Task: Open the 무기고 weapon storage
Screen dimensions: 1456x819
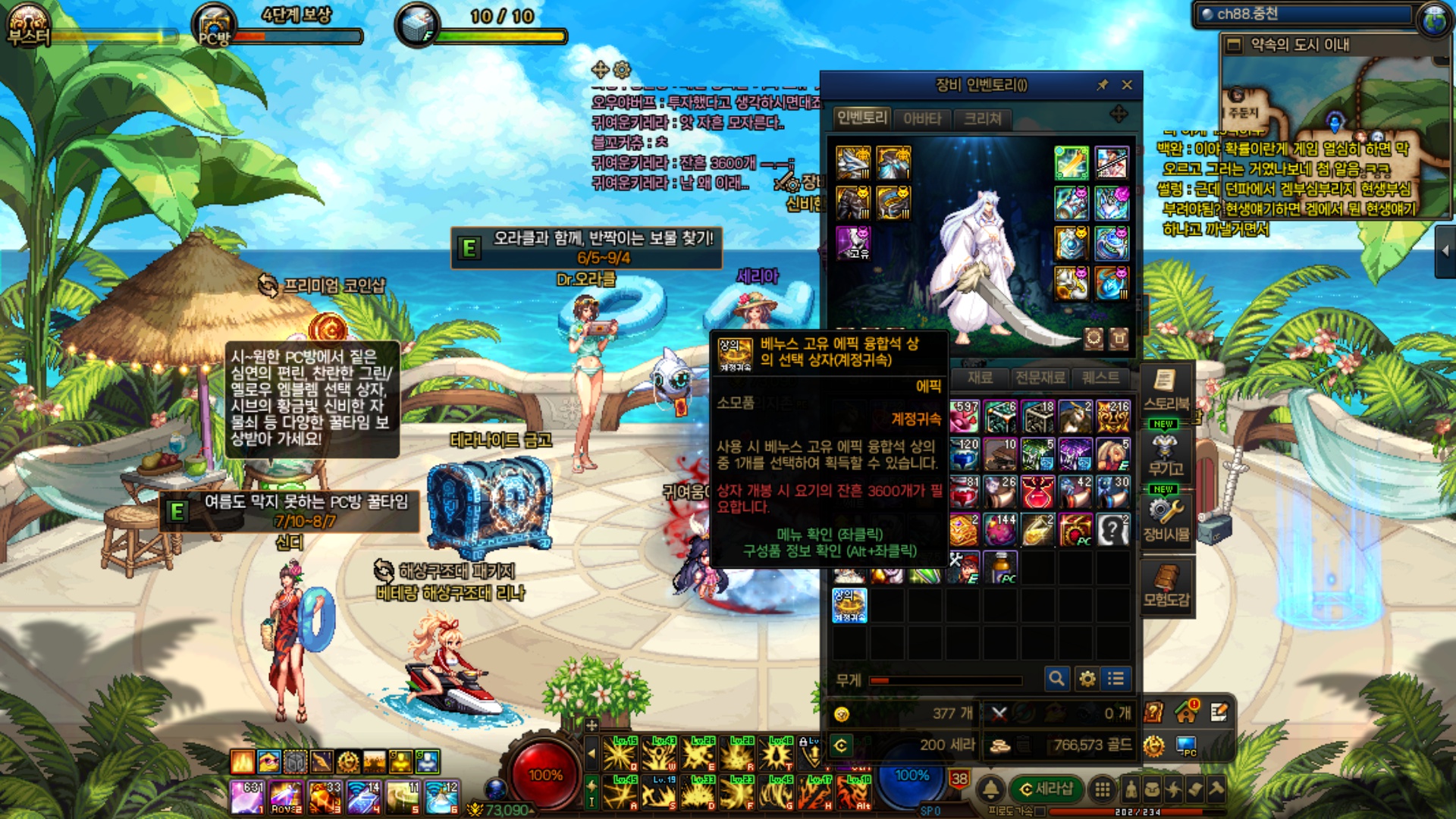Action: [1166, 453]
